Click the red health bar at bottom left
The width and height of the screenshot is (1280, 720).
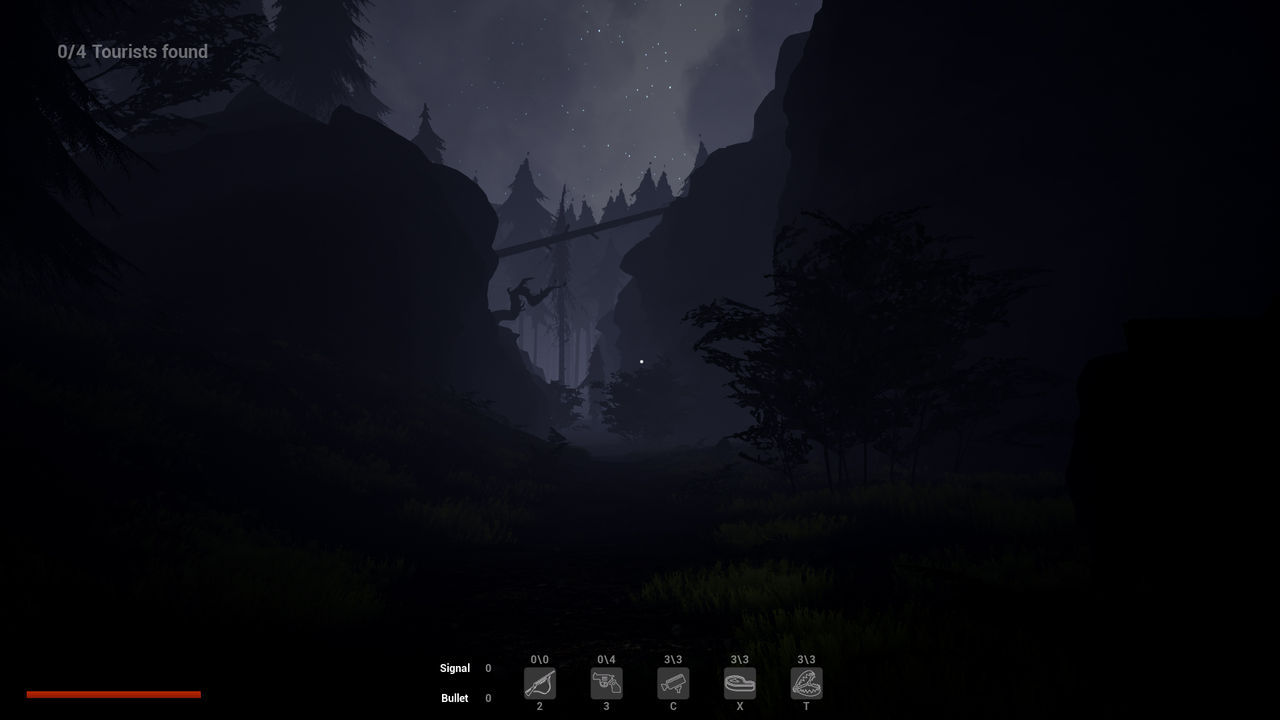pos(114,693)
